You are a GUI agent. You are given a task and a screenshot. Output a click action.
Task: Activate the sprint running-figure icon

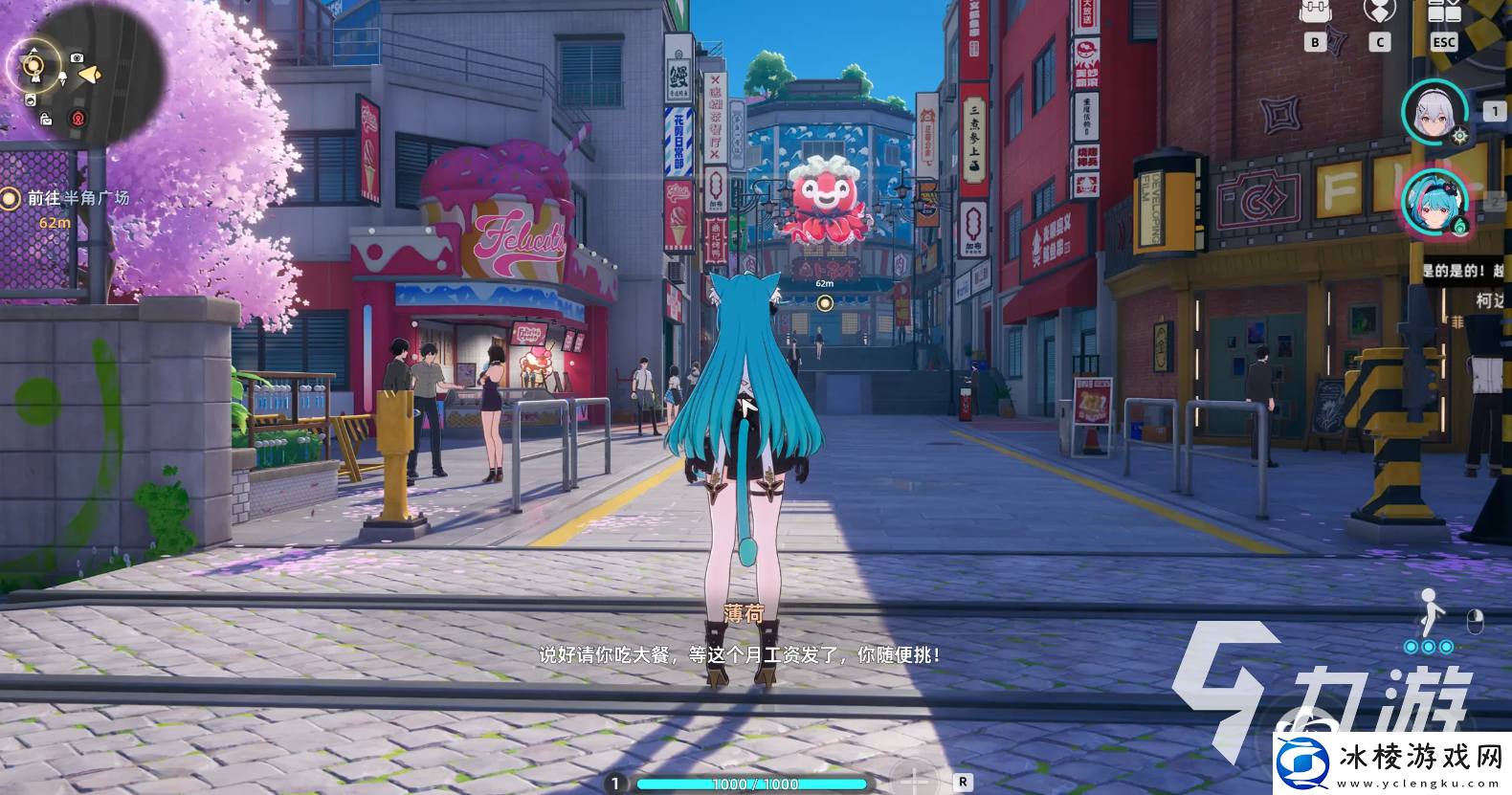pyautogui.click(x=1430, y=612)
